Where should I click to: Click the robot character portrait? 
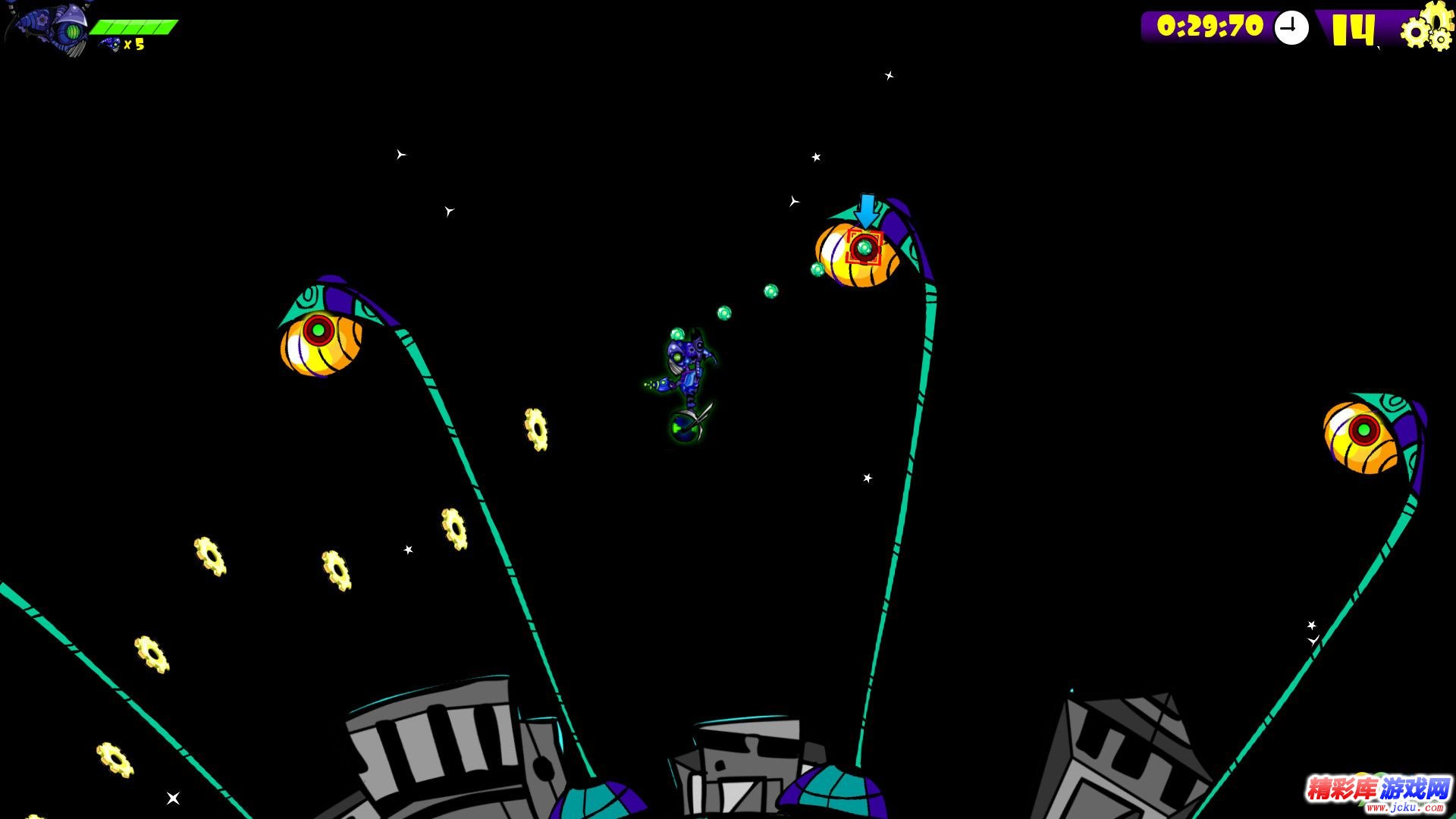tap(52, 29)
